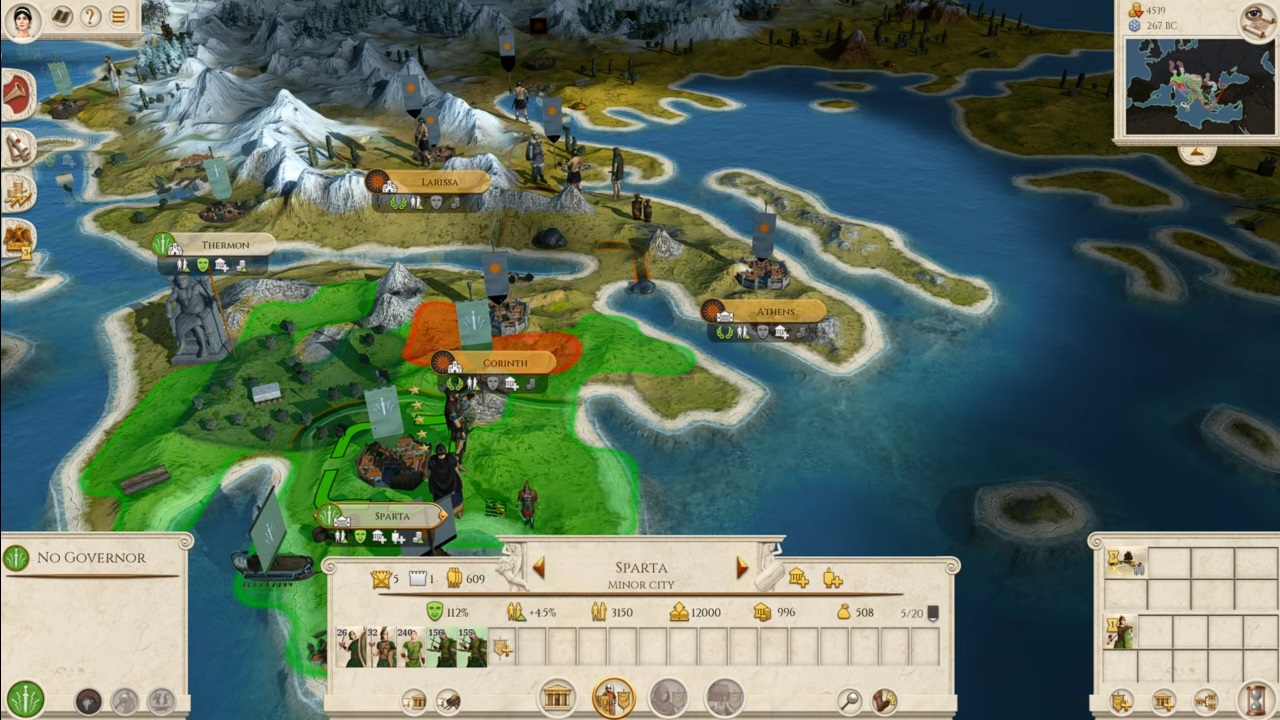Click the left arrow to cycle settlements
This screenshot has height=720, width=1280.
tap(538, 567)
